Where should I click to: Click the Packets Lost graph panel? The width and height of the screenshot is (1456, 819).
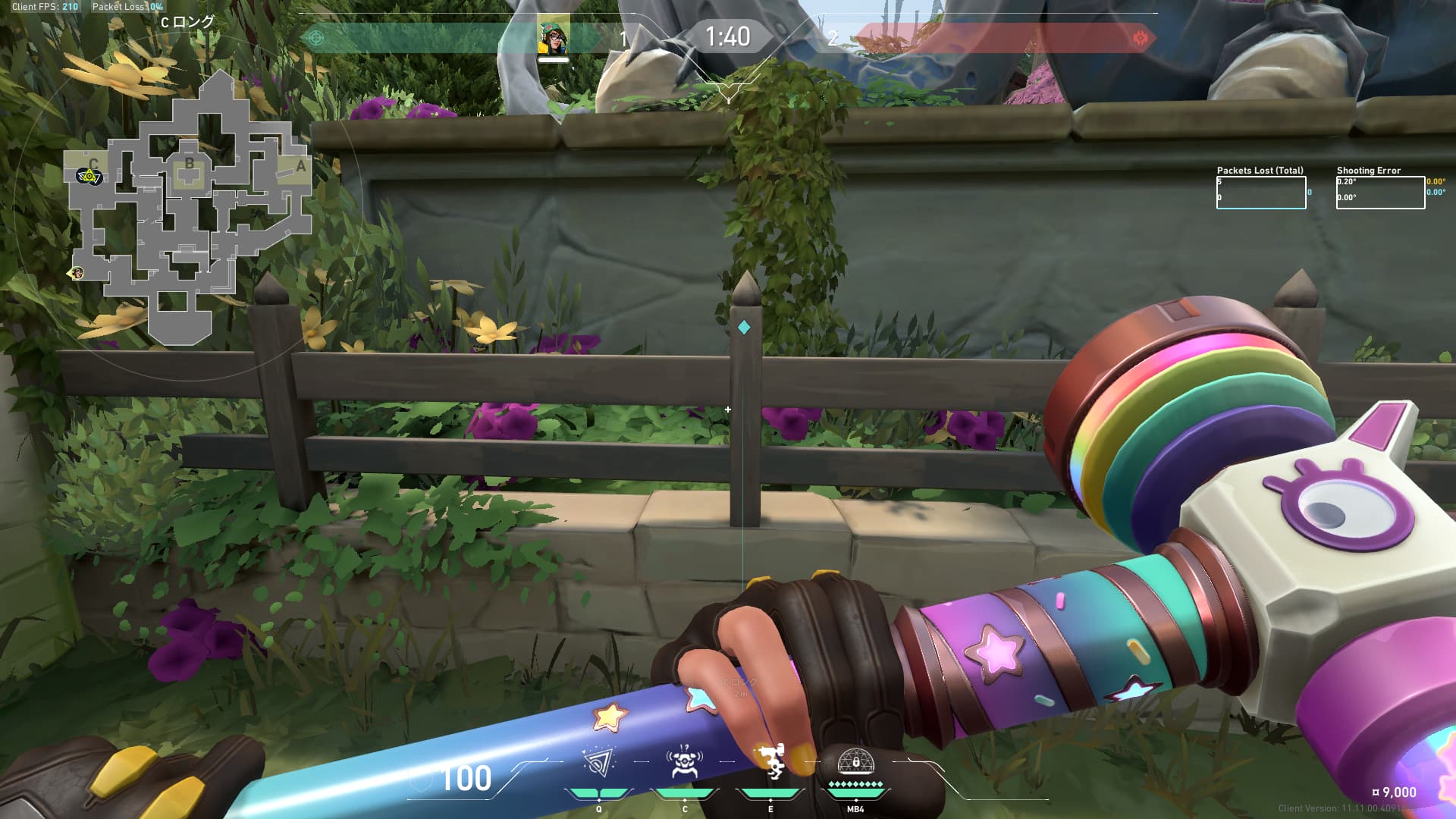coord(1261,193)
